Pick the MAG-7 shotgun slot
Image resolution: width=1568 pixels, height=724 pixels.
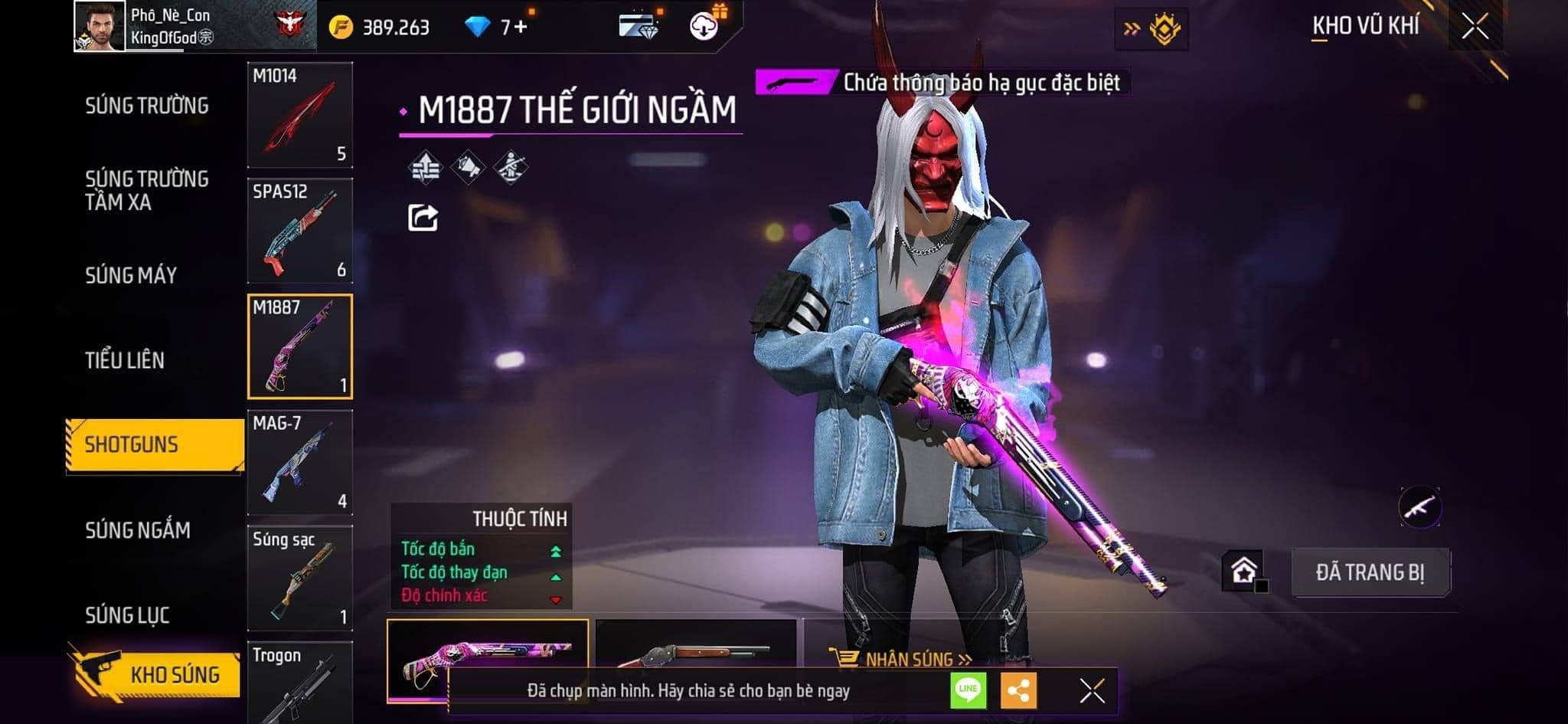(x=299, y=462)
